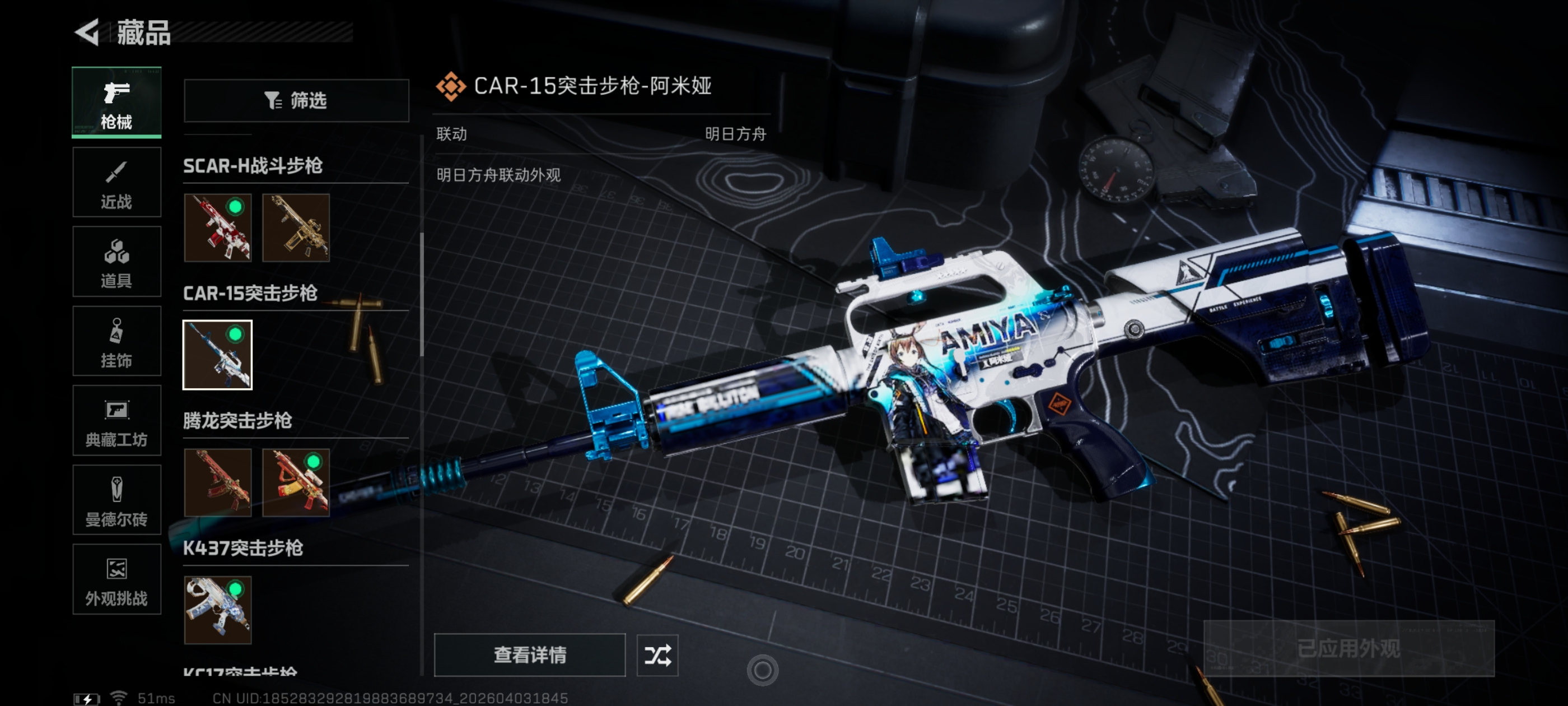Select the CAR-15 Amiya skin thumbnail
Viewport: 1568px width, 706px height.
[218, 355]
